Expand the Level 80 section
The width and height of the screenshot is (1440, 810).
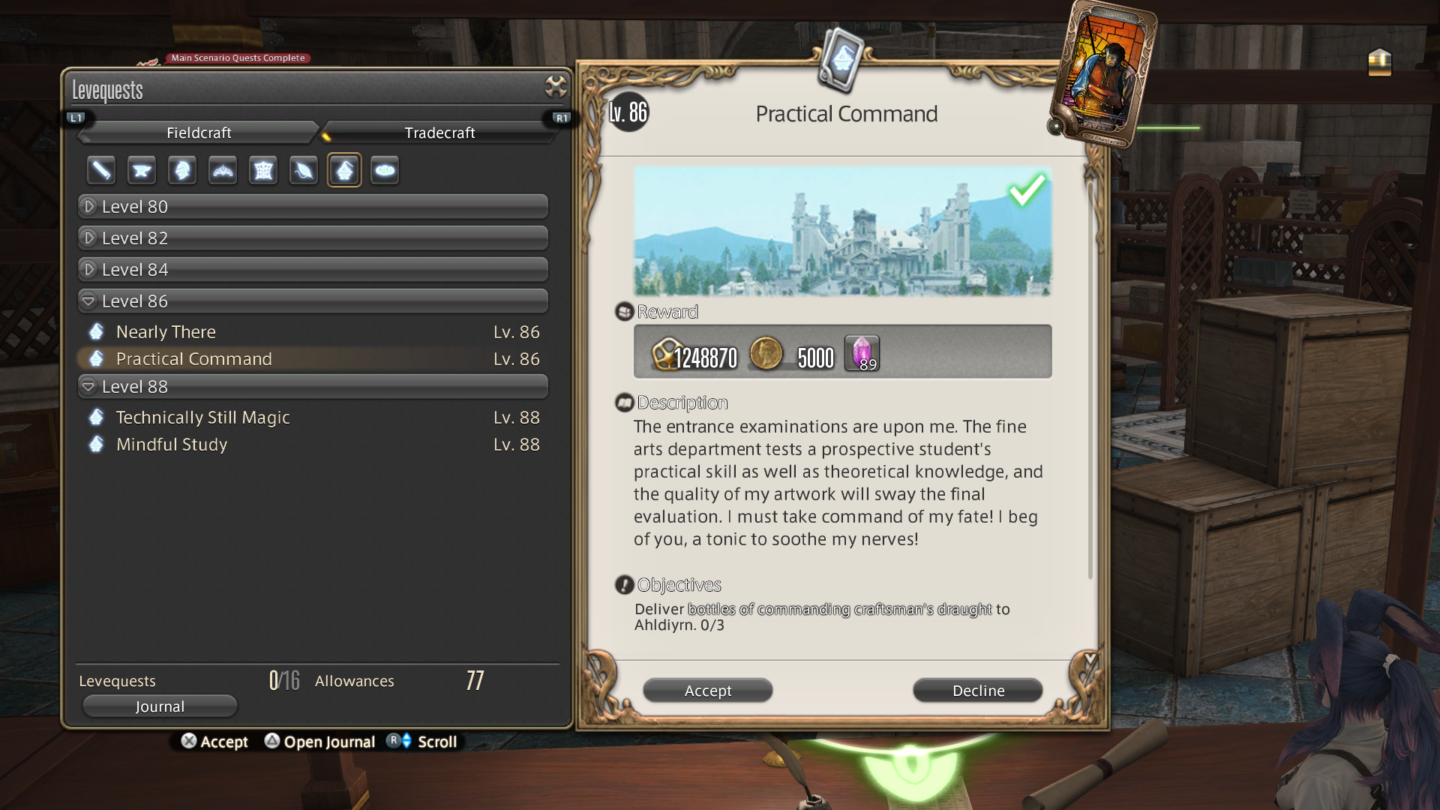[x=313, y=206]
